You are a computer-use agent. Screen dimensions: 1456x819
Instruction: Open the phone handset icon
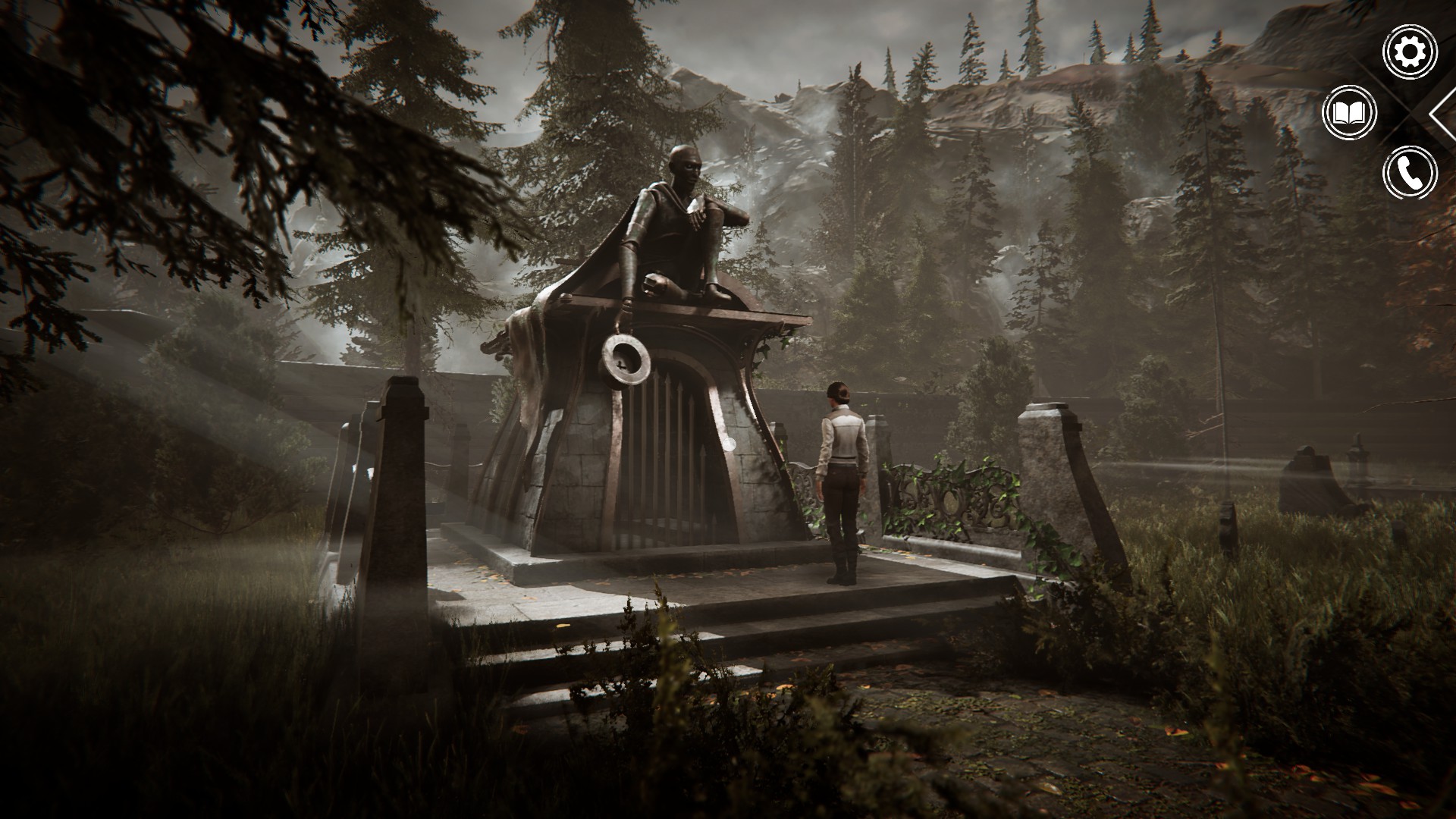(x=1410, y=174)
